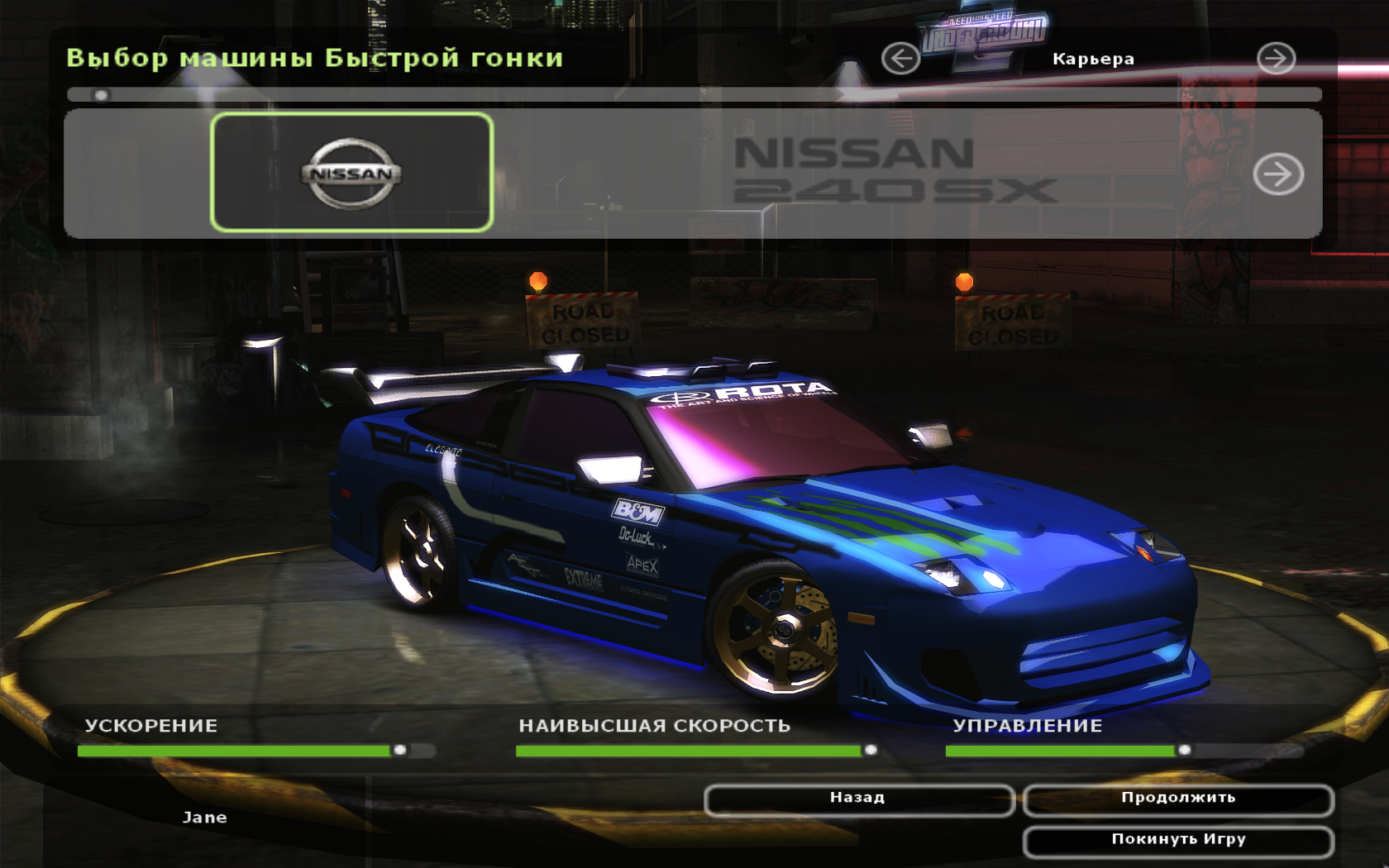Switch category with left arrow beside Карьера

tap(900, 59)
